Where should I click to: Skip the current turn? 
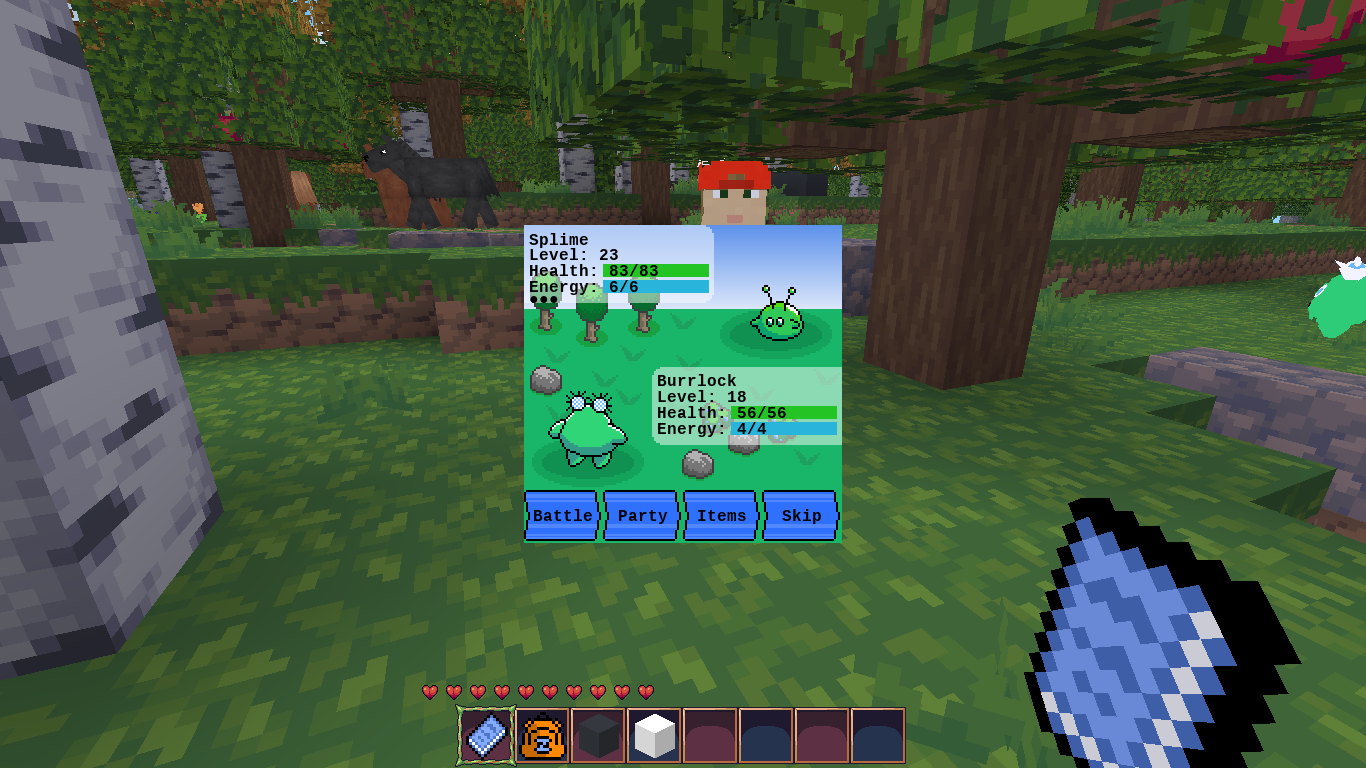tap(800, 515)
